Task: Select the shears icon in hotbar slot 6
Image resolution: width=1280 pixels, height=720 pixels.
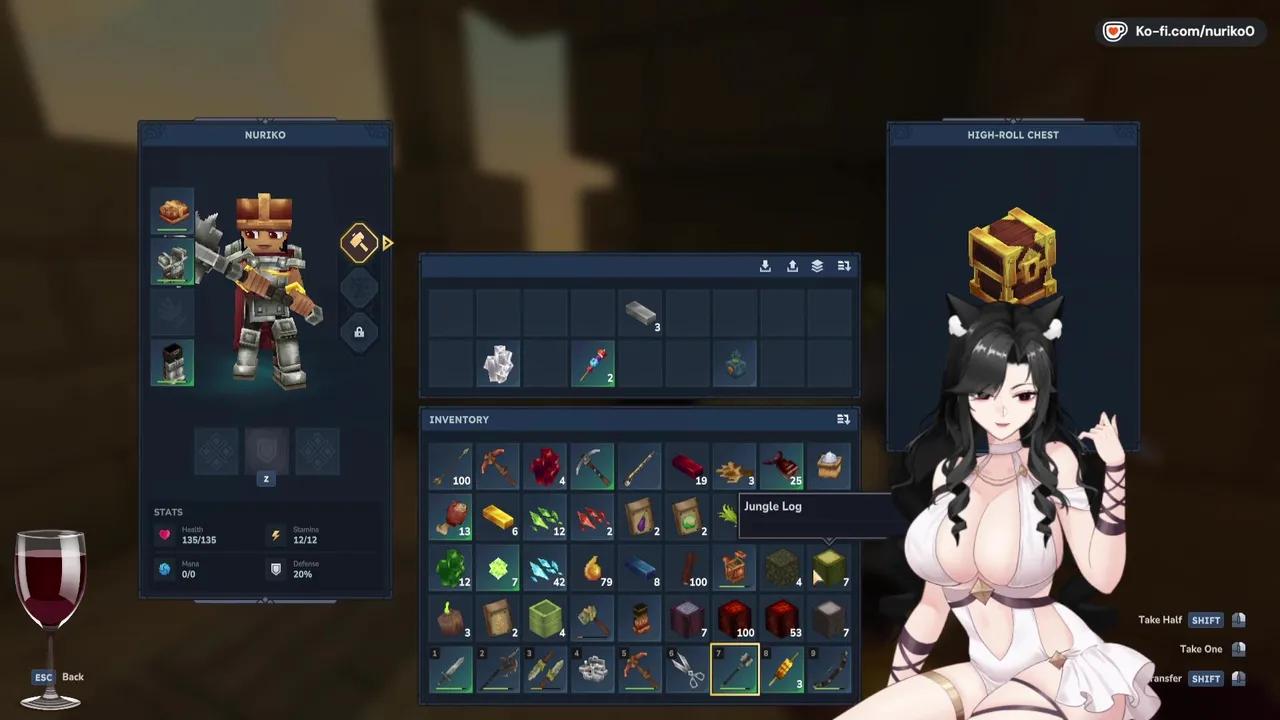Action: click(x=687, y=668)
